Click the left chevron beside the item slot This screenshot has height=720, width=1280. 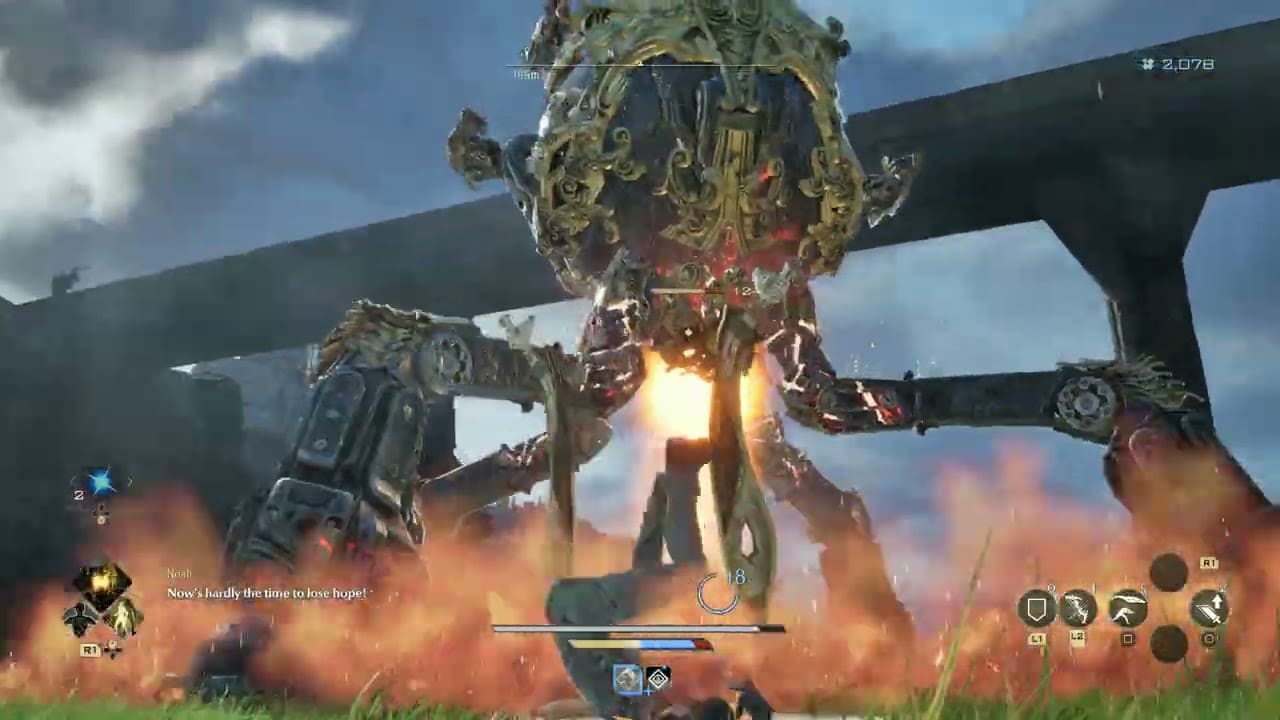(74, 479)
